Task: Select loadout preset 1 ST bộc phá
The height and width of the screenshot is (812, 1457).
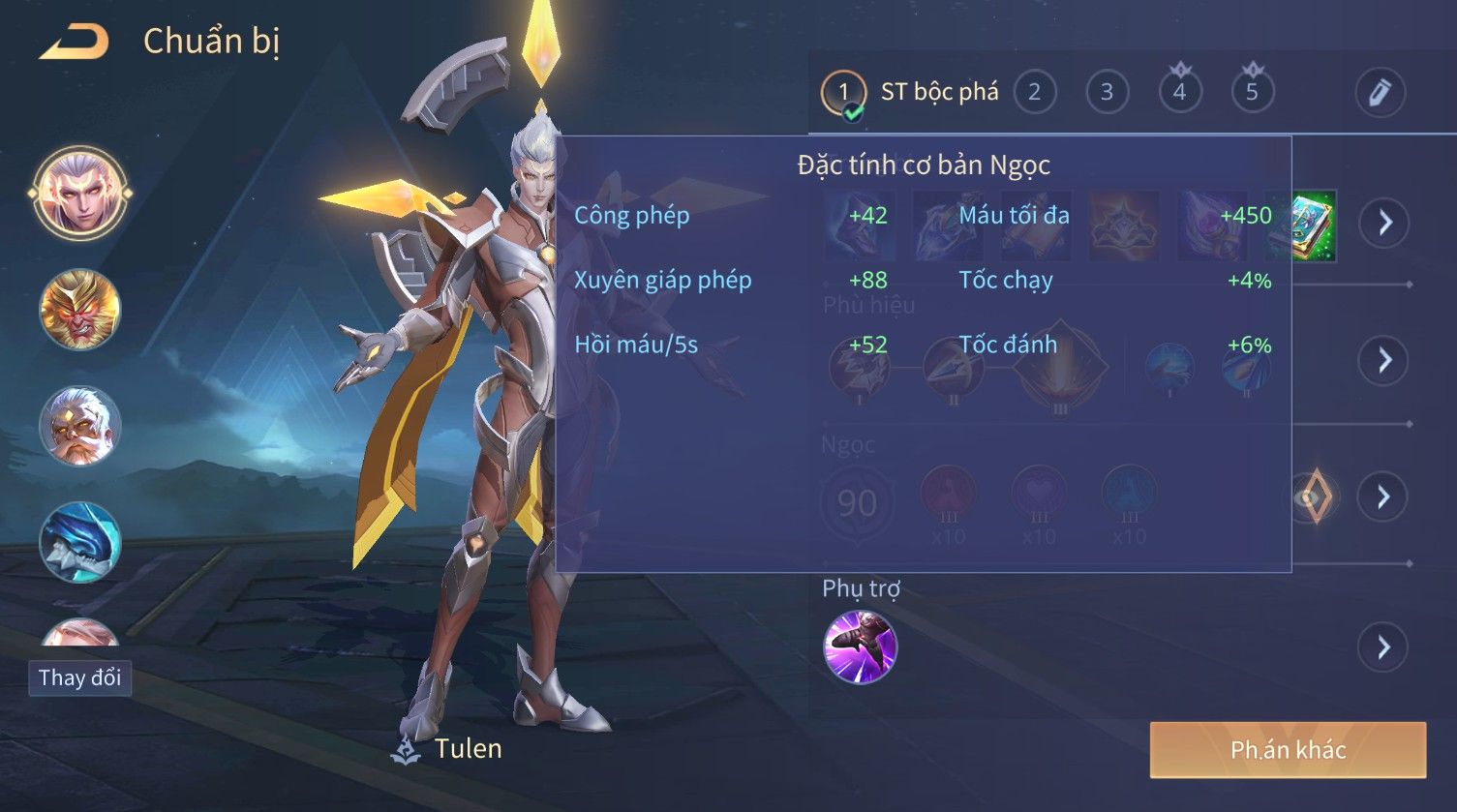Action: click(843, 93)
